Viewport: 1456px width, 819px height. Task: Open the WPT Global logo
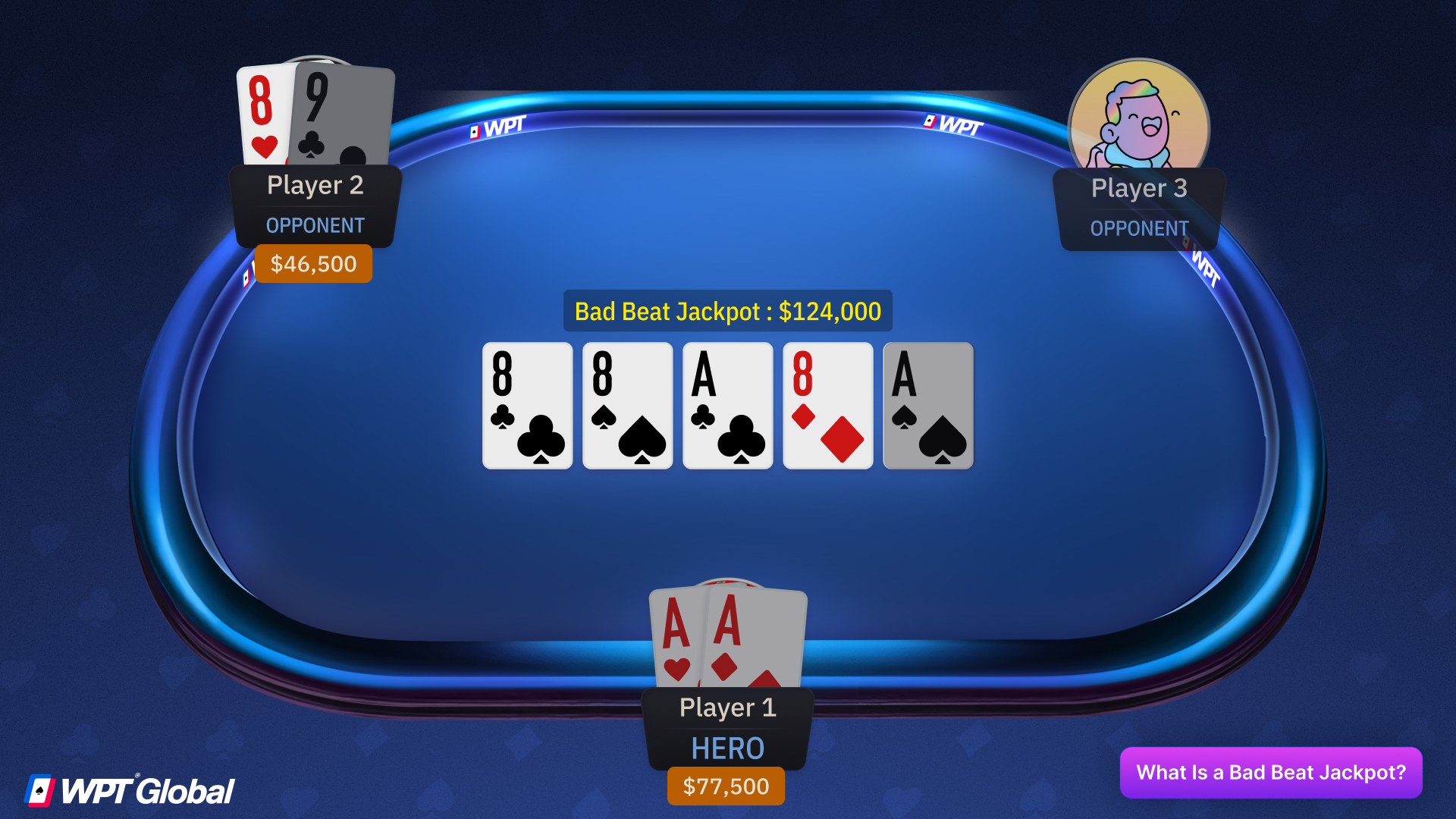pos(133,790)
